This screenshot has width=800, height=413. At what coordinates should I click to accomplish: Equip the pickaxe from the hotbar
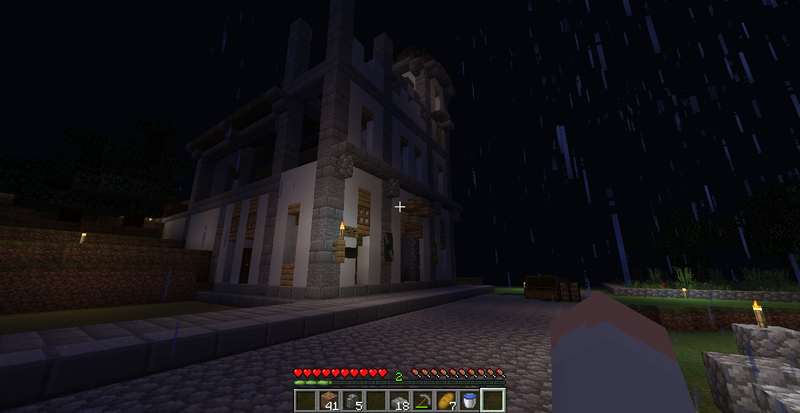coord(425,402)
